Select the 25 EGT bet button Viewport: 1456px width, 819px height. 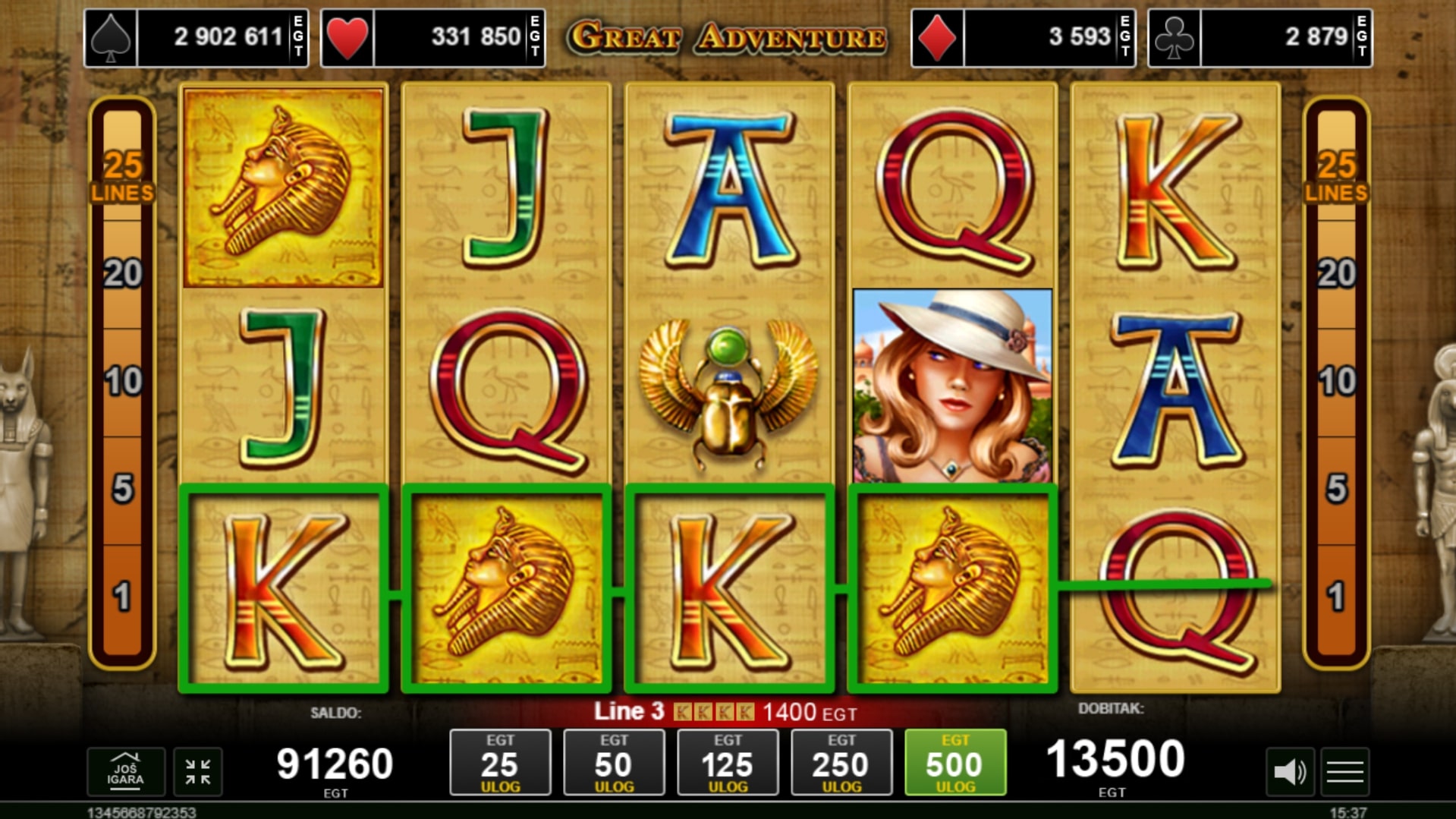500,762
